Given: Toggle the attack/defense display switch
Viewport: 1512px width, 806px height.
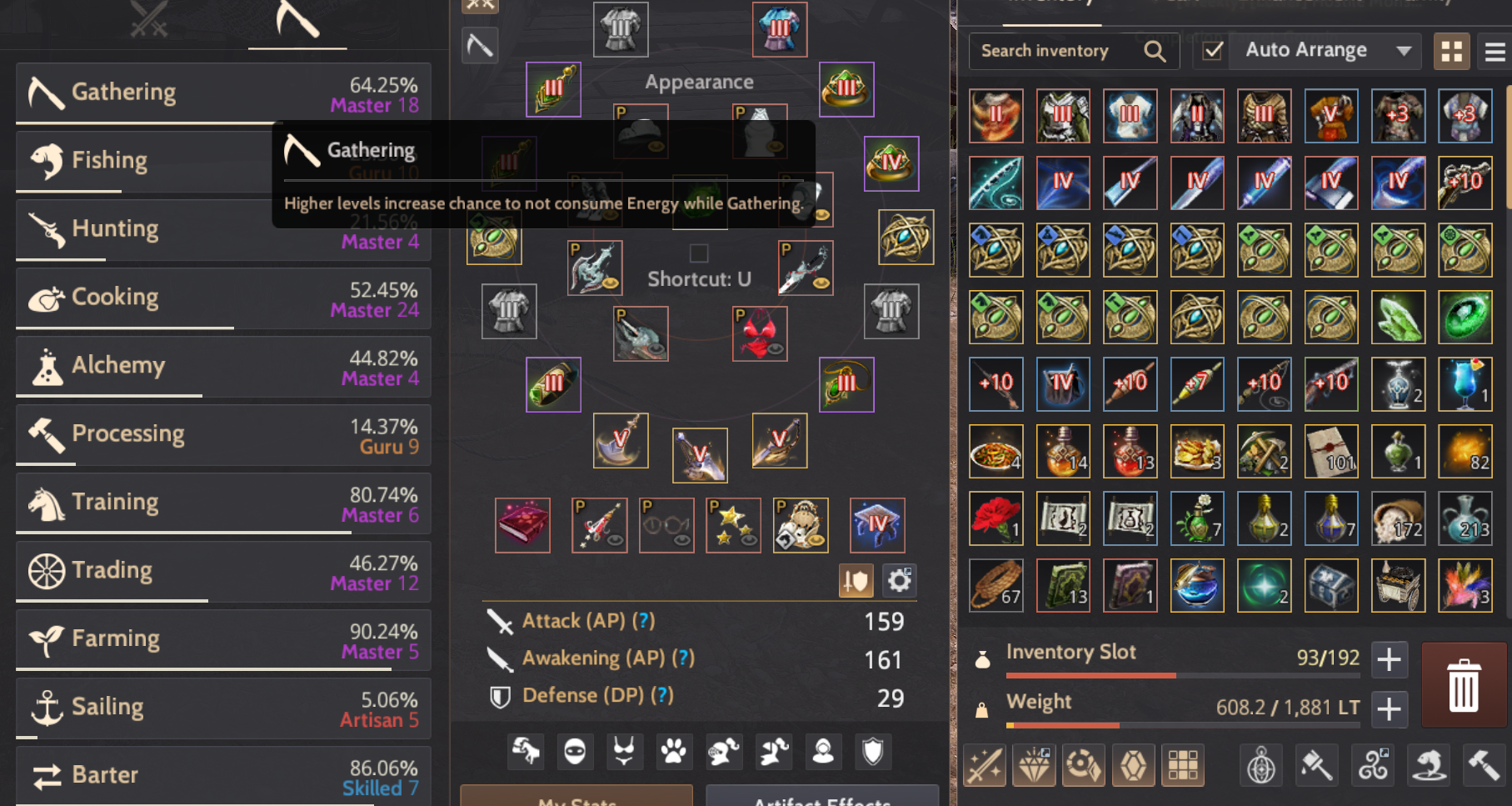Looking at the screenshot, I should click(x=856, y=581).
